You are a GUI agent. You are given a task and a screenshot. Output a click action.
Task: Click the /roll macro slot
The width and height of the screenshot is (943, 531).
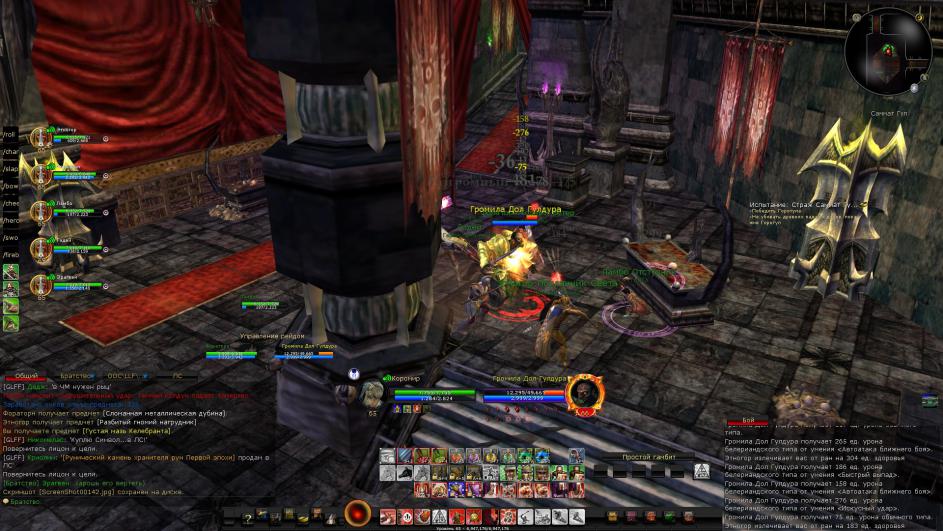coord(9,134)
